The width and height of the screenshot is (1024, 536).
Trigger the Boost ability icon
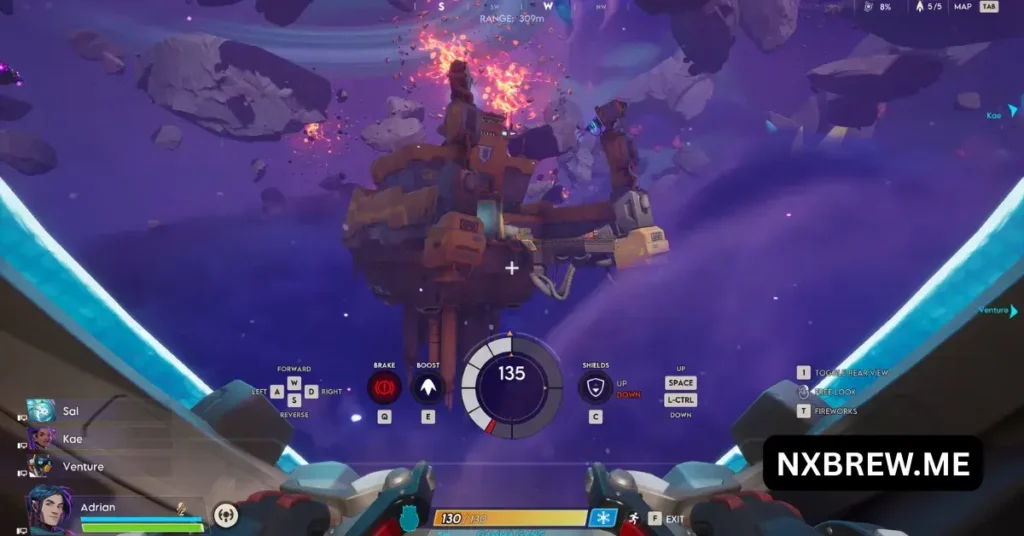[427, 387]
